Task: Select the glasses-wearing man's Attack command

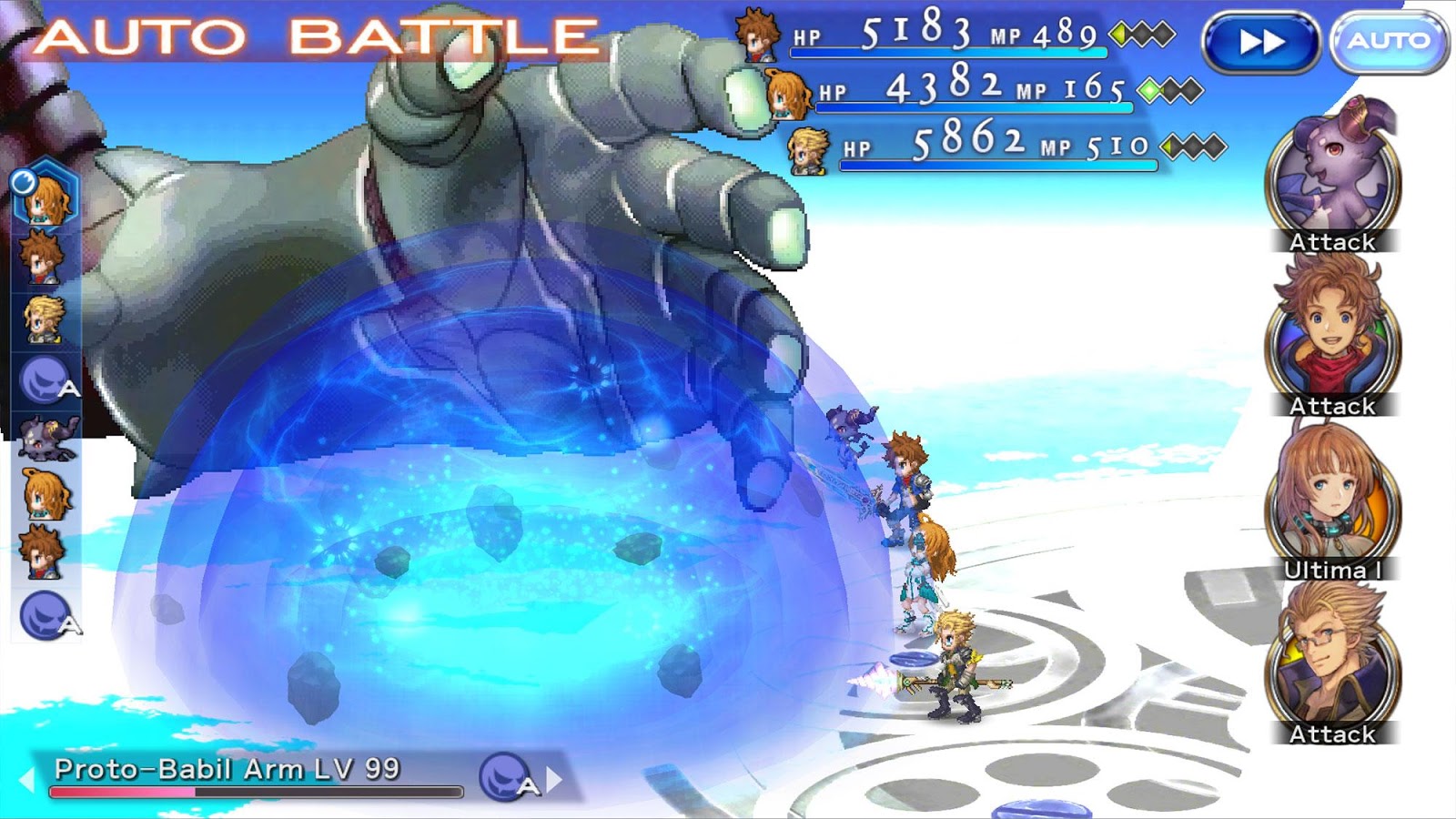Action: point(1333,666)
